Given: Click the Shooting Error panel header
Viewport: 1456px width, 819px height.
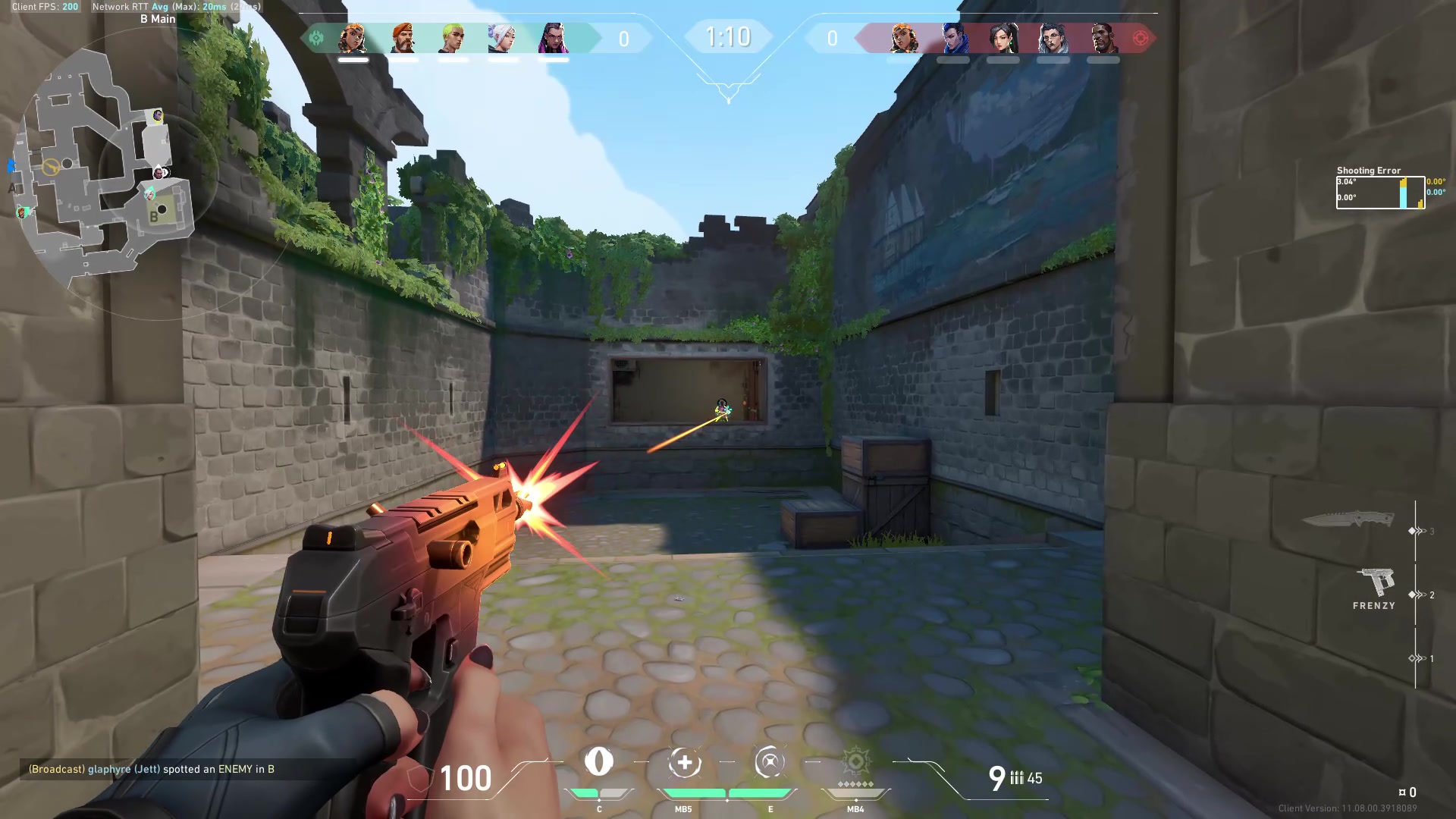Looking at the screenshot, I should tap(1370, 171).
